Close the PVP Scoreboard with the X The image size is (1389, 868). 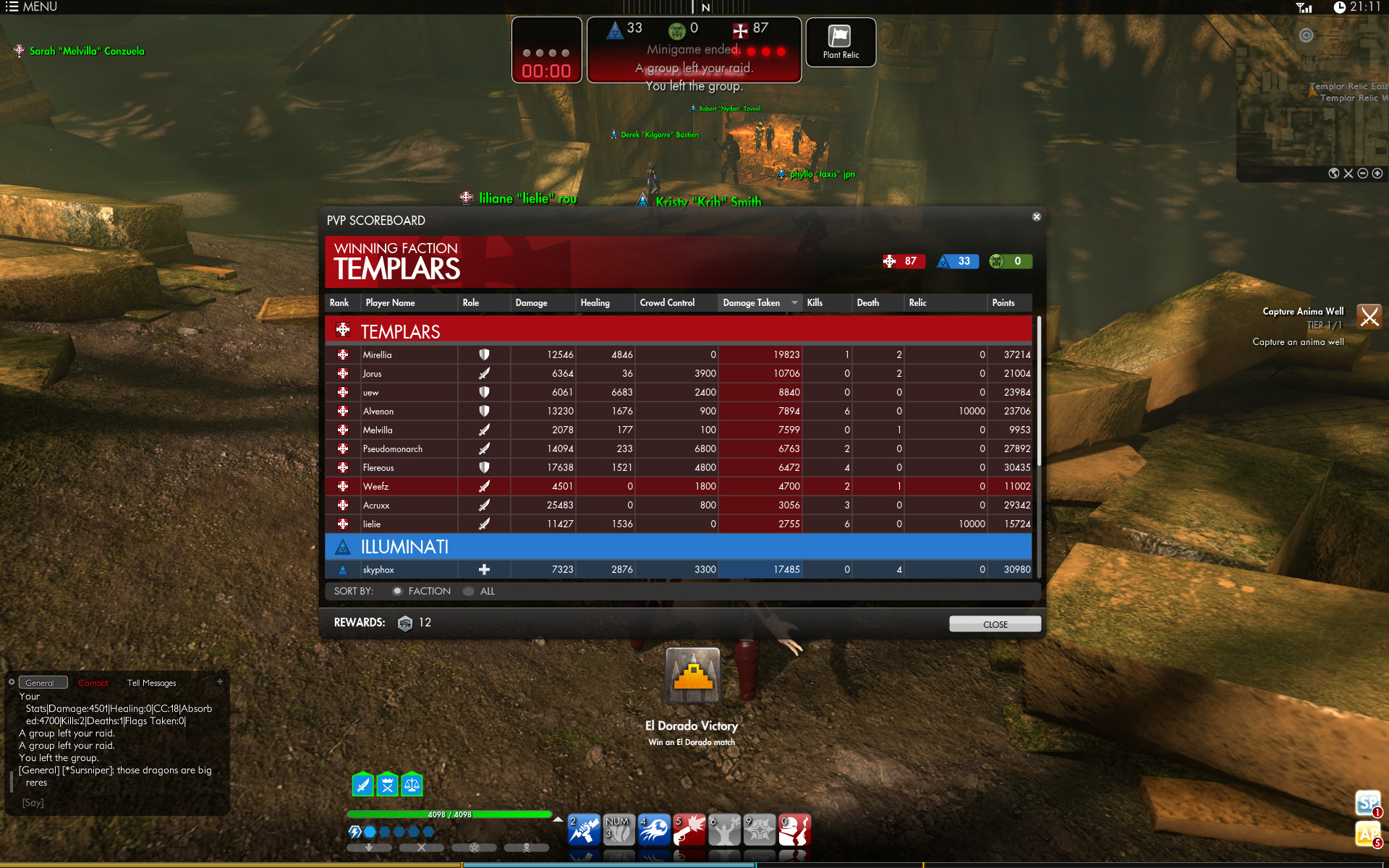click(x=1037, y=217)
